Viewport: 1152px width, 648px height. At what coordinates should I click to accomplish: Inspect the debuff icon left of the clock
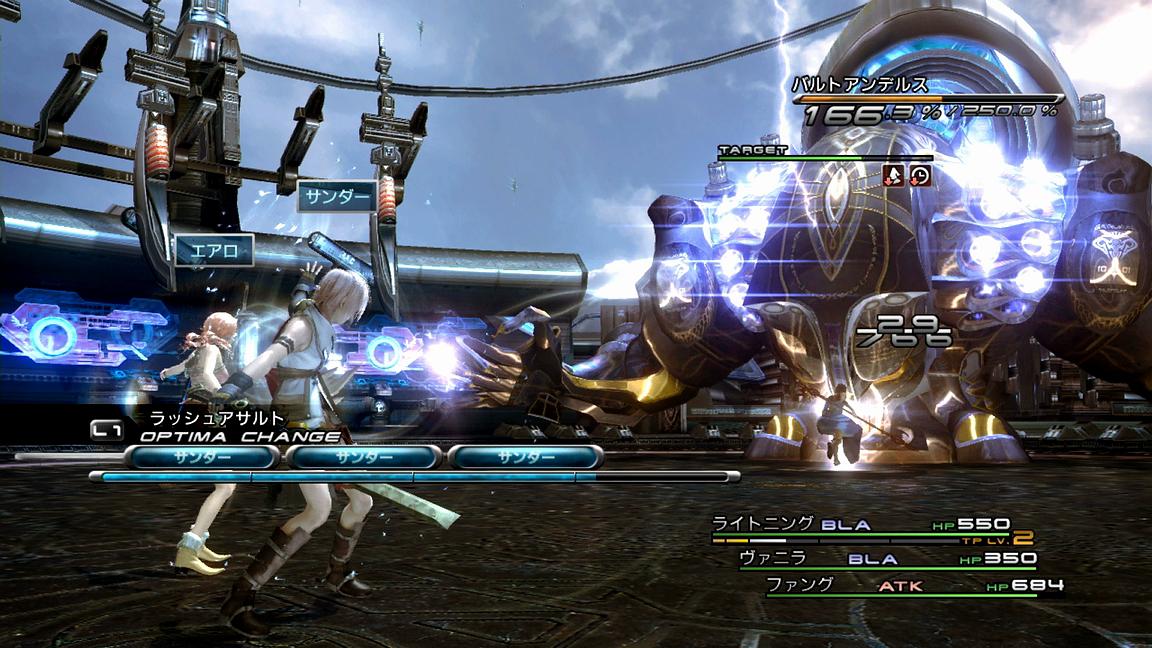click(x=895, y=177)
